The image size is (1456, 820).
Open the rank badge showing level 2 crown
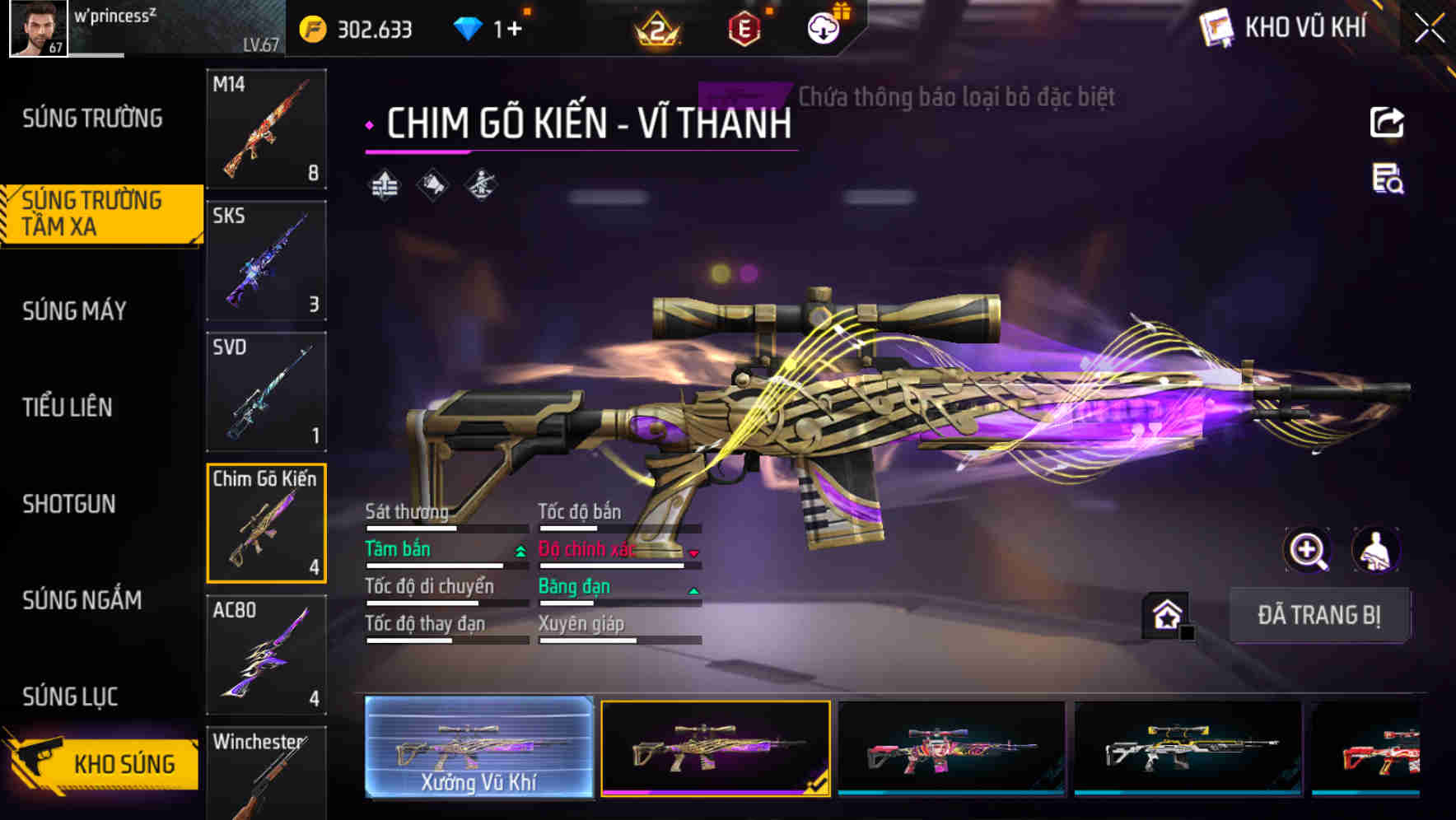(x=659, y=27)
